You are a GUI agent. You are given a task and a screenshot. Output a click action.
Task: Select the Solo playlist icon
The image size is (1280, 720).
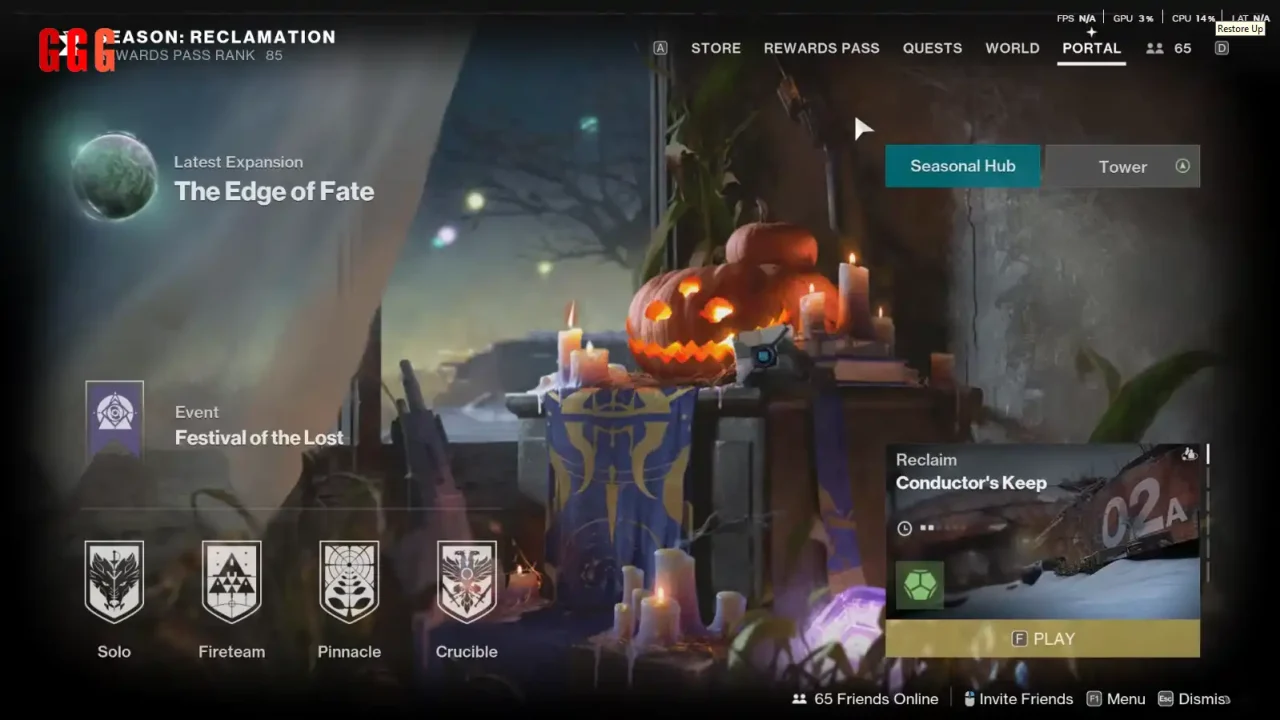pyautogui.click(x=114, y=581)
